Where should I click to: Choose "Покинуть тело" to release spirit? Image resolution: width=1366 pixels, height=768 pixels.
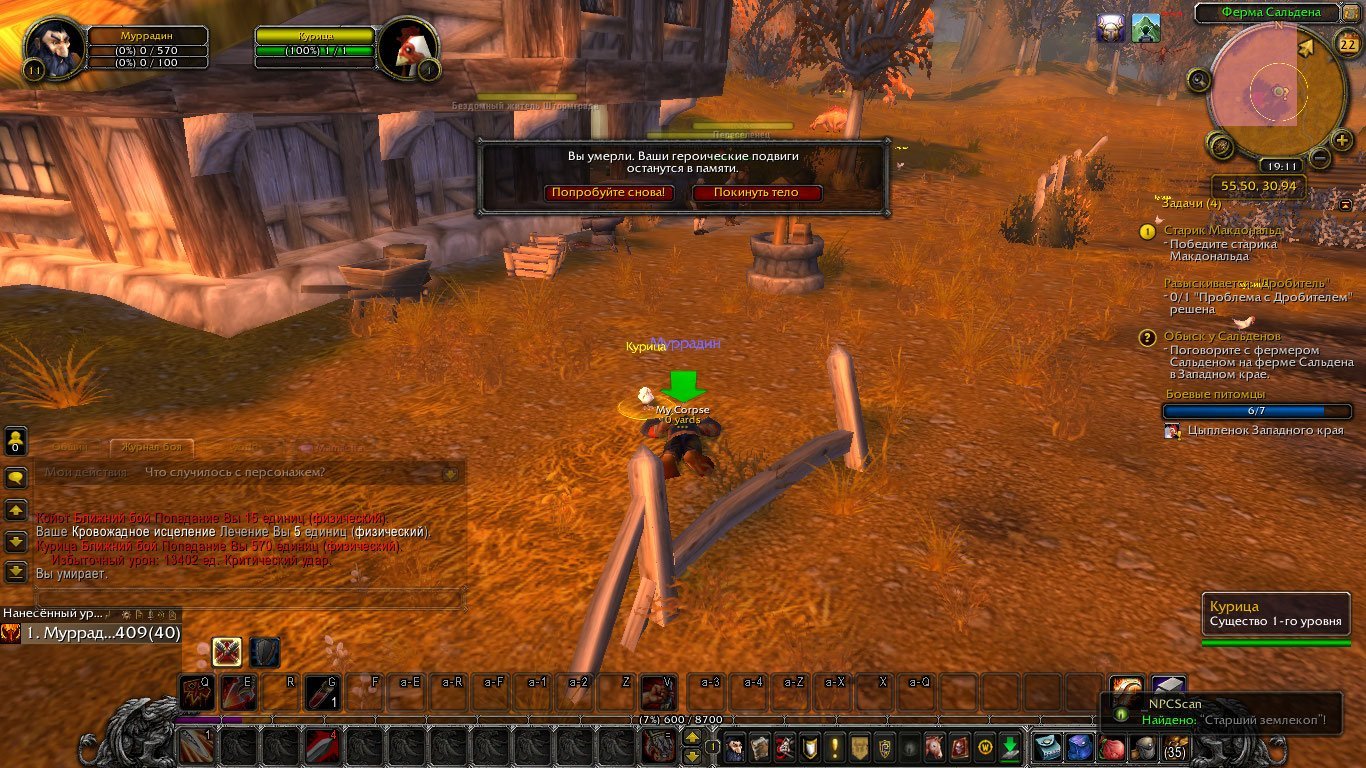(757, 193)
